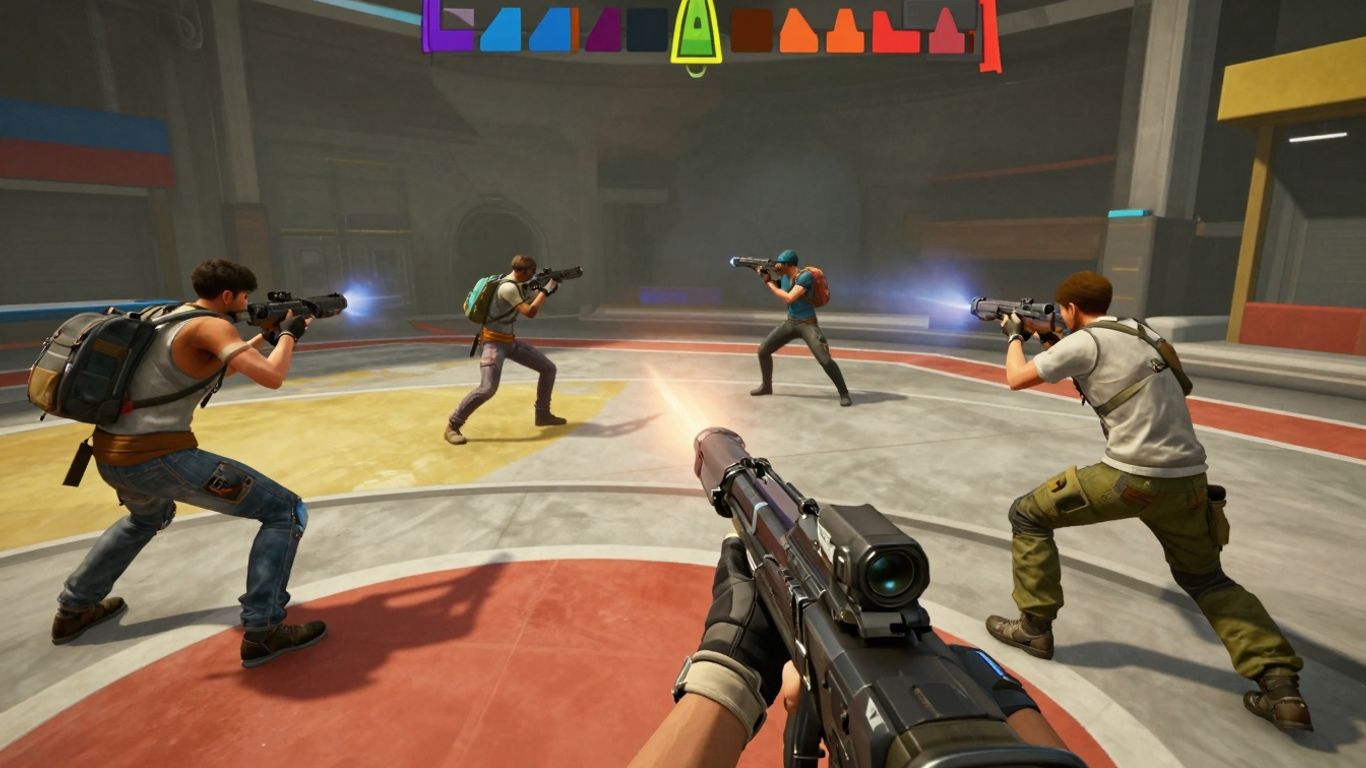Select the purple item in the hotbar
Screen dimensions: 1366x768
452,32
